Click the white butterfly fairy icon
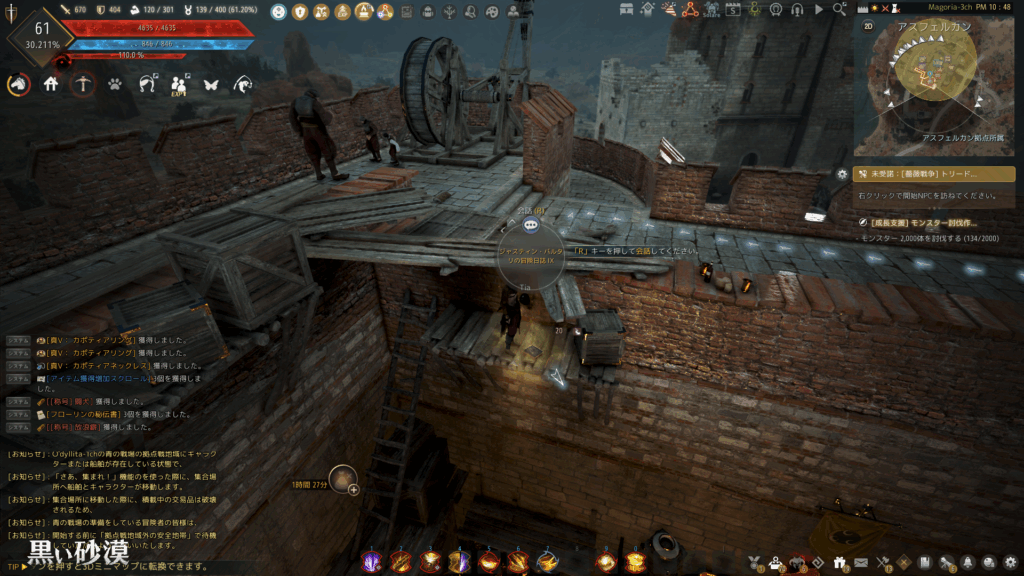The height and width of the screenshot is (576, 1024). point(211,85)
